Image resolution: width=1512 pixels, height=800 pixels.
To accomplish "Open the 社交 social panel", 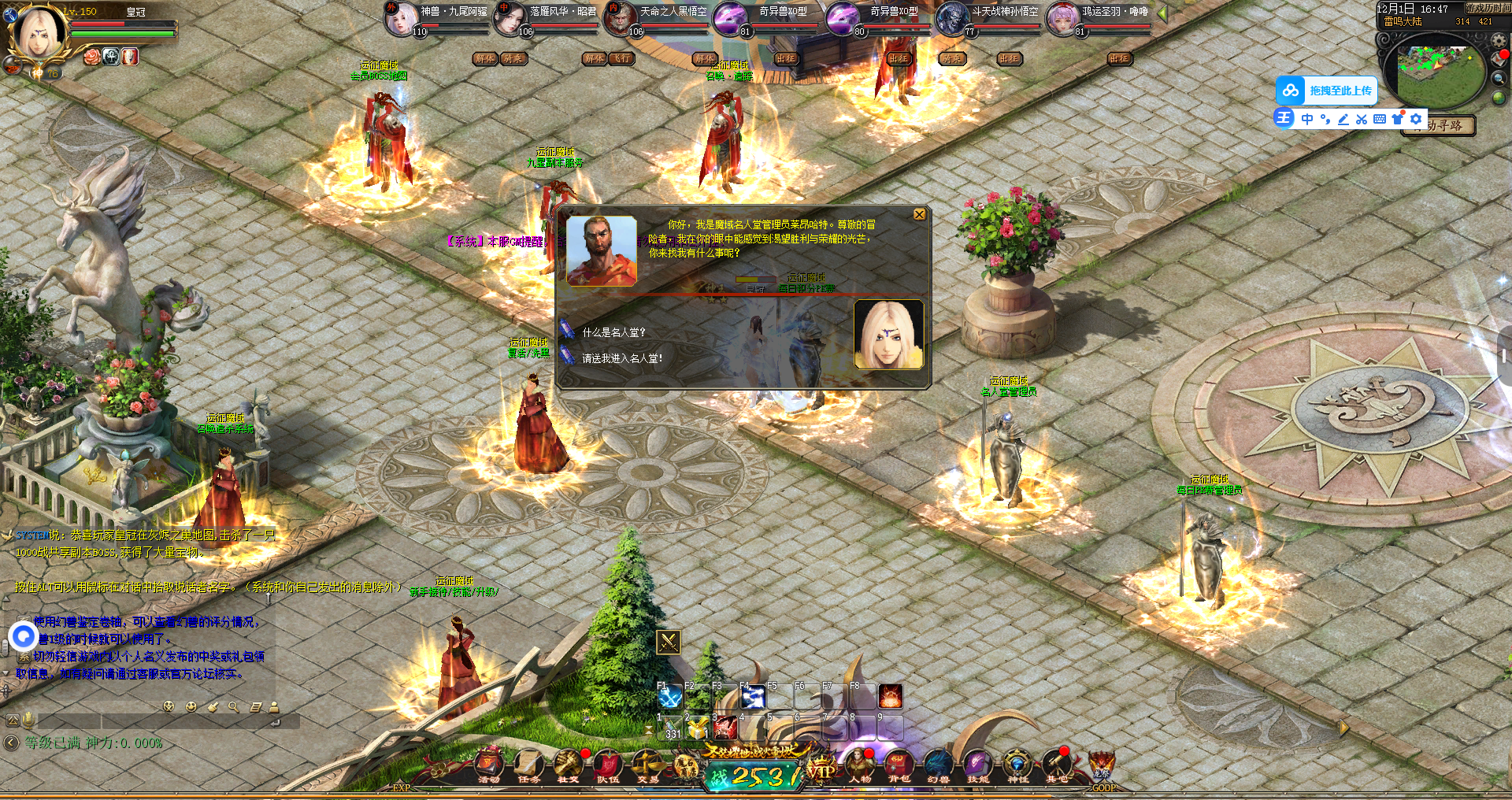I will tap(568, 765).
